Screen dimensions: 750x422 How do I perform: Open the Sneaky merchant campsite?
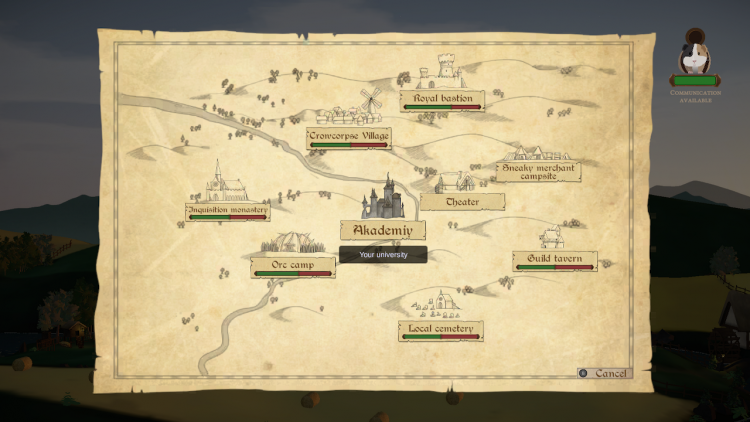(538, 171)
